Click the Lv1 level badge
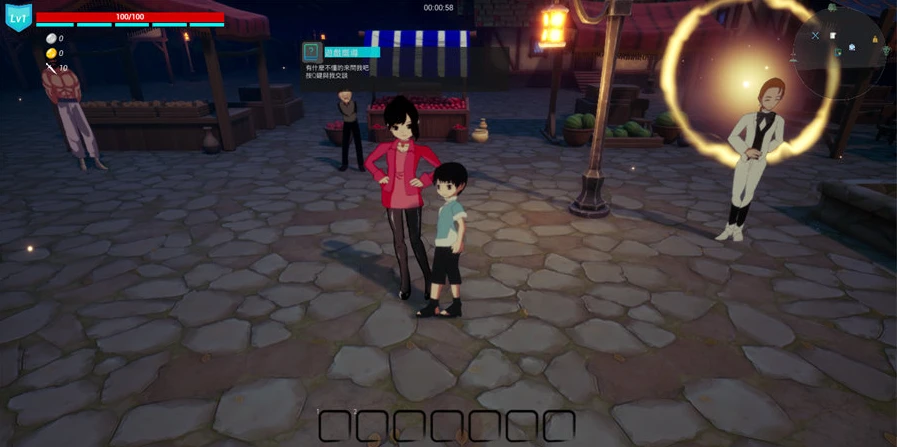897x447 pixels. tap(19, 17)
